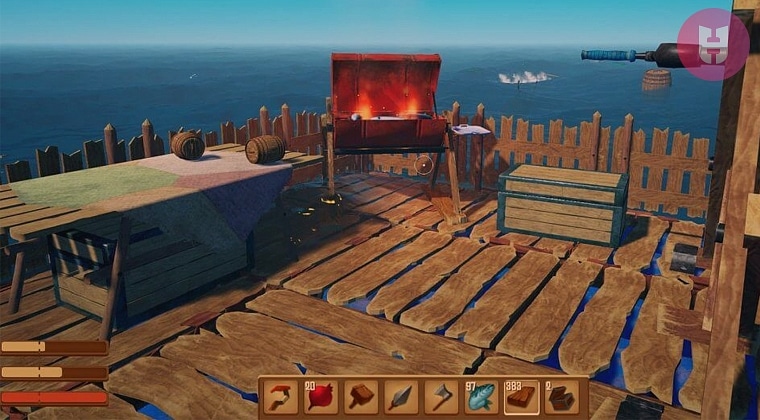Select the red beet stack slot
This screenshot has width=760, height=420.
tap(320, 397)
